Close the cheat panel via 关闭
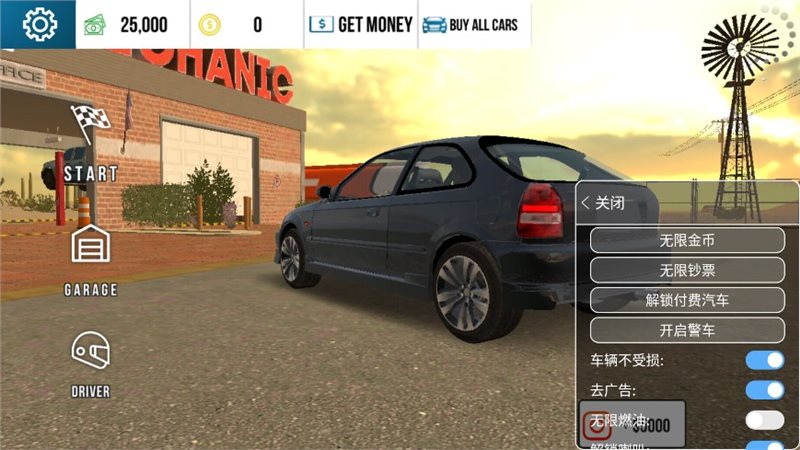The height and width of the screenshot is (450, 800). click(x=604, y=202)
